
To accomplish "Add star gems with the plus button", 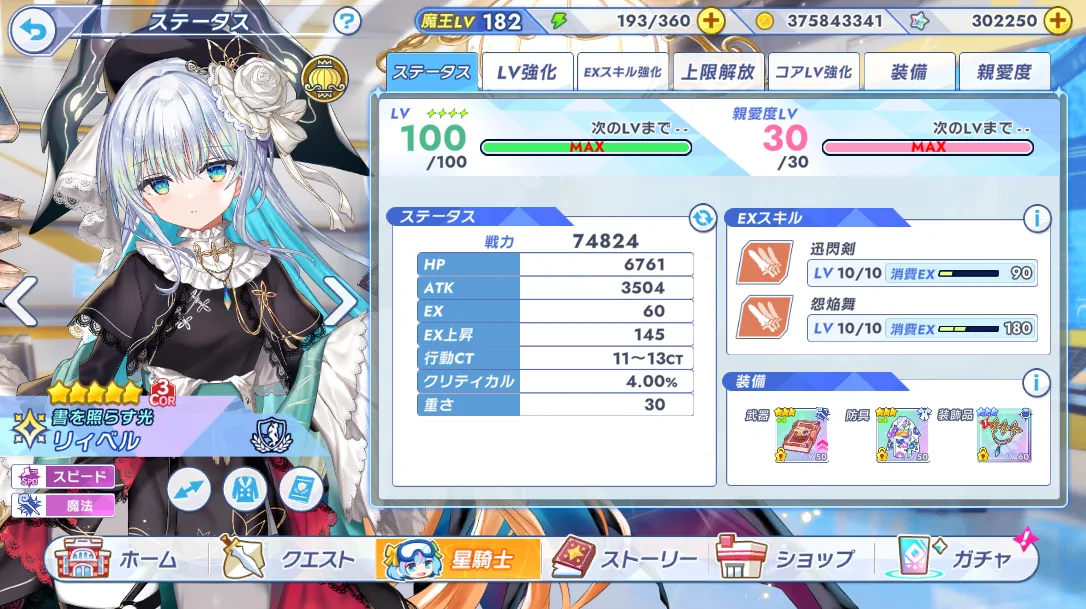I will pyautogui.click(x=1057, y=21).
